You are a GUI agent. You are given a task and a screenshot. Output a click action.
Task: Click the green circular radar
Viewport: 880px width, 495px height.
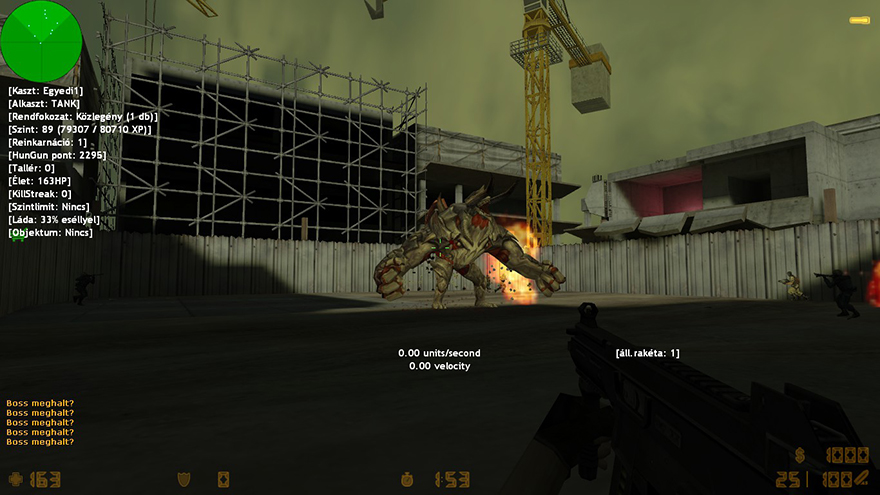[41, 40]
